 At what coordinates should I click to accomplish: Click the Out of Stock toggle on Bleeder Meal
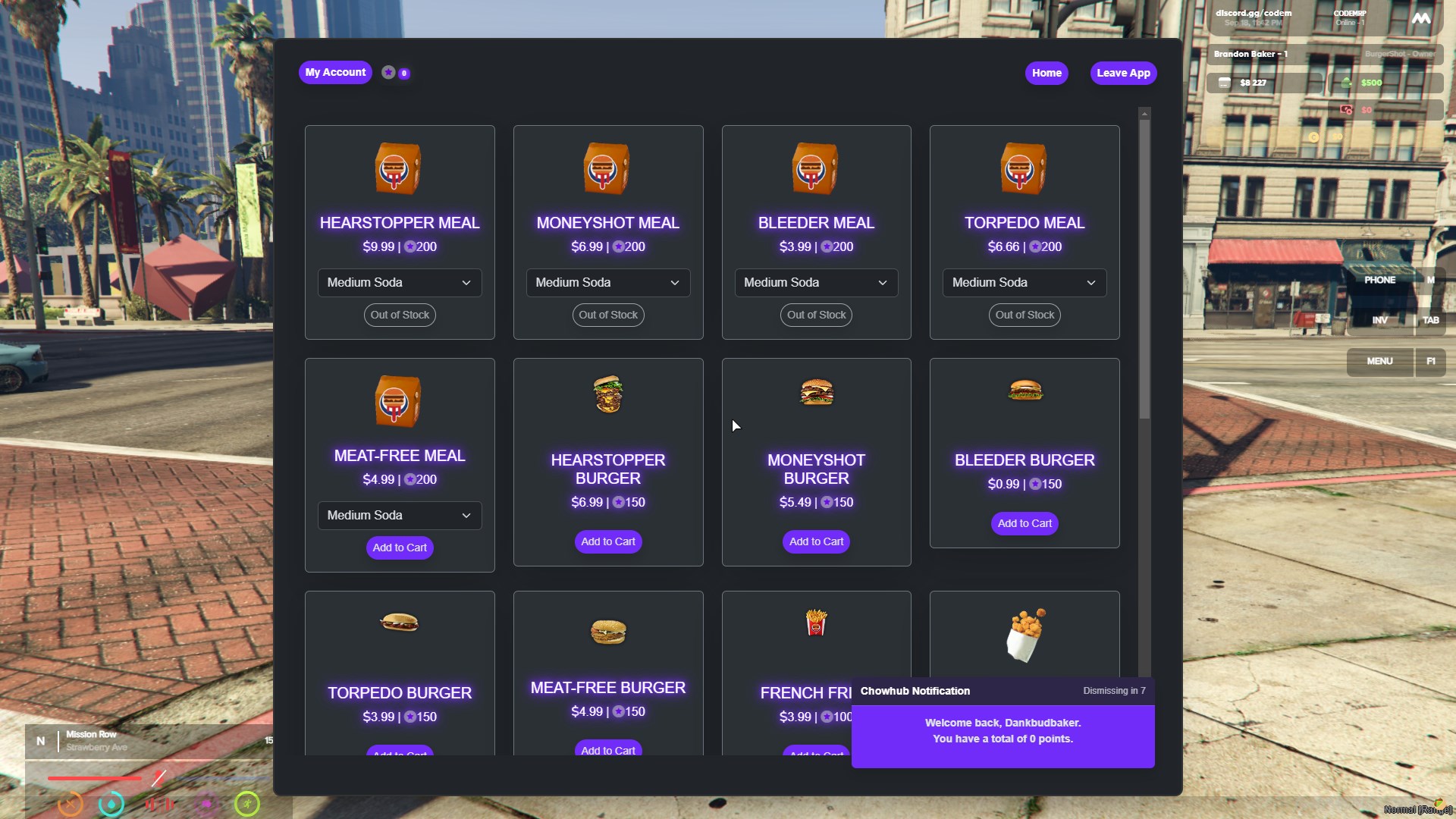tap(816, 315)
